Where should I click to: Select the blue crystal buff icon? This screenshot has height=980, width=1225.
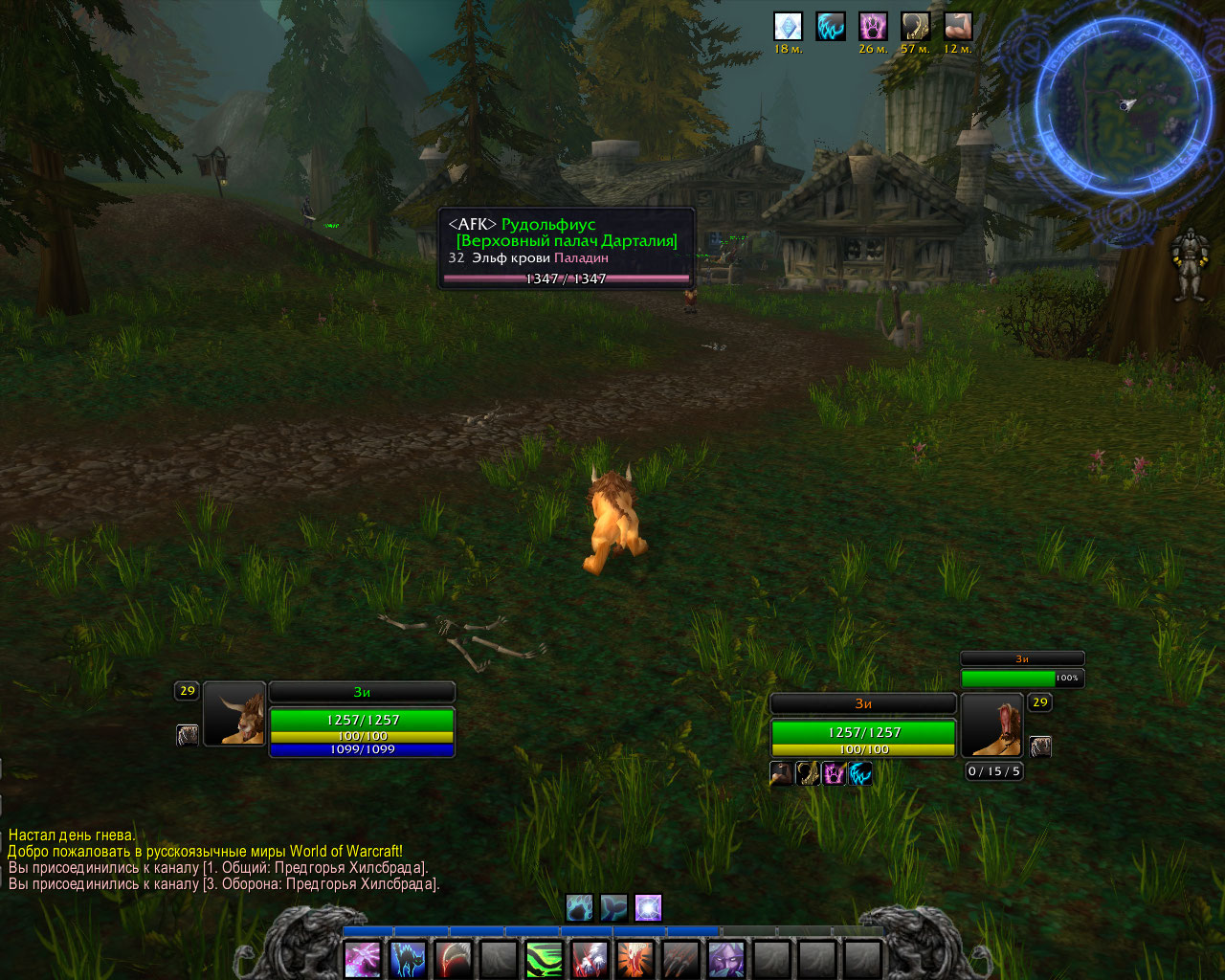coord(788,26)
